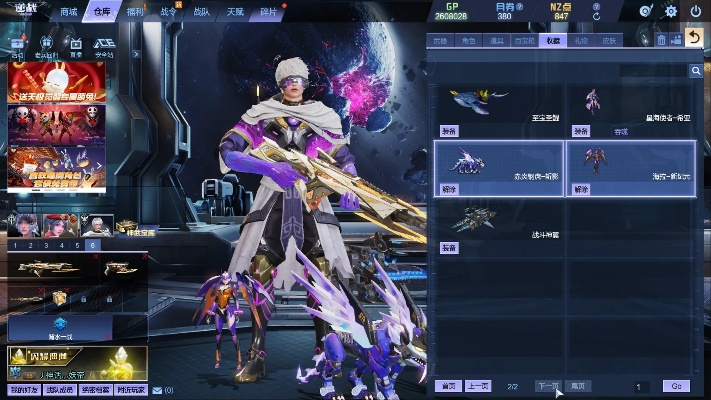
Task: Click the power exit button
Action: 696,12
